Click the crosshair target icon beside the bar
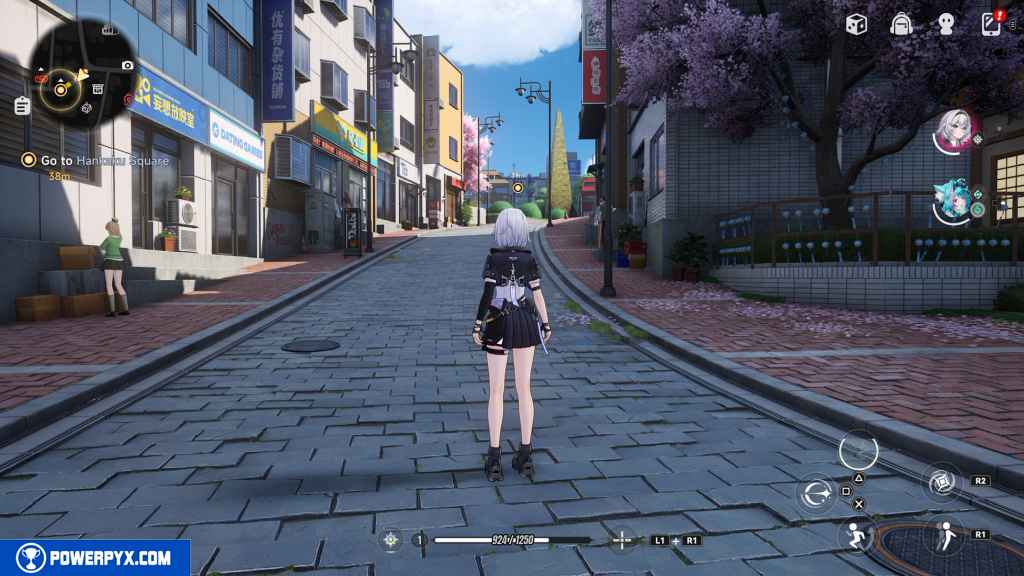The image size is (1024, 576). 622,540
